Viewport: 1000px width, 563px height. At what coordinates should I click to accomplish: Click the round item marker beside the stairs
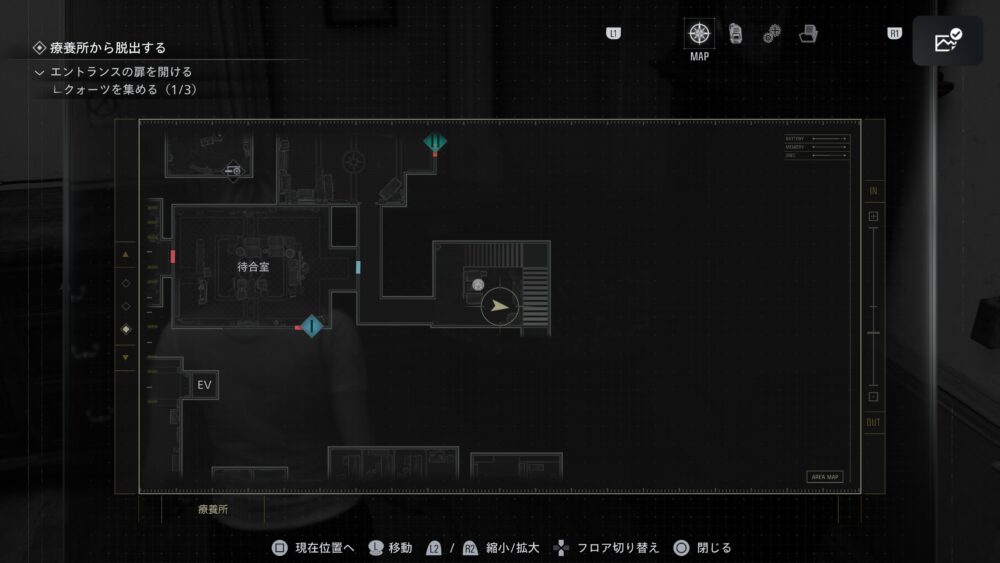pyautogui.click(x=478, y=284)
